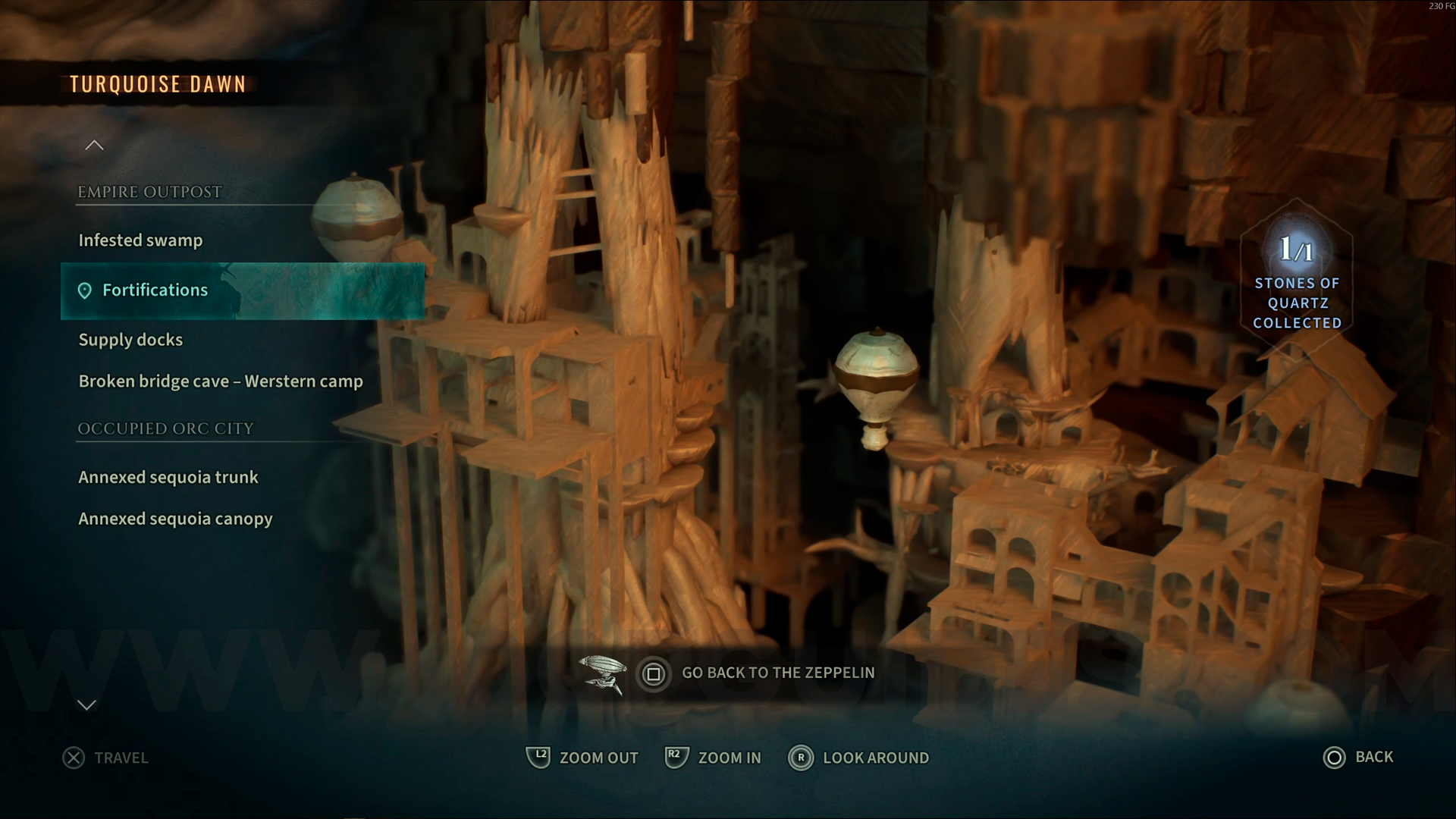Click the down arrow below the location list
This screenshot has height=819, width=1456.
coord(87,705)
